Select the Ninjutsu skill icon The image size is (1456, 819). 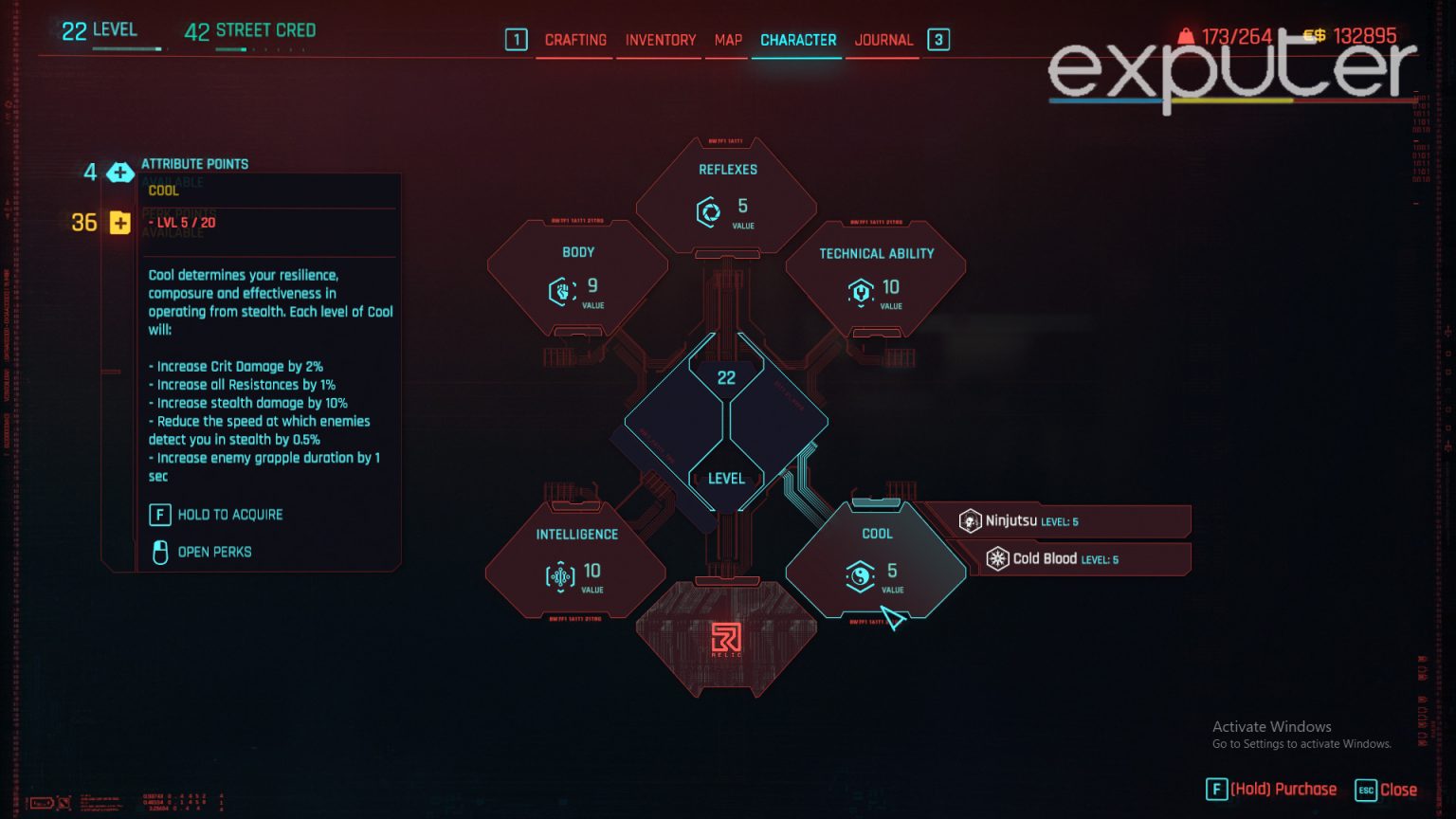coord(970,519)
